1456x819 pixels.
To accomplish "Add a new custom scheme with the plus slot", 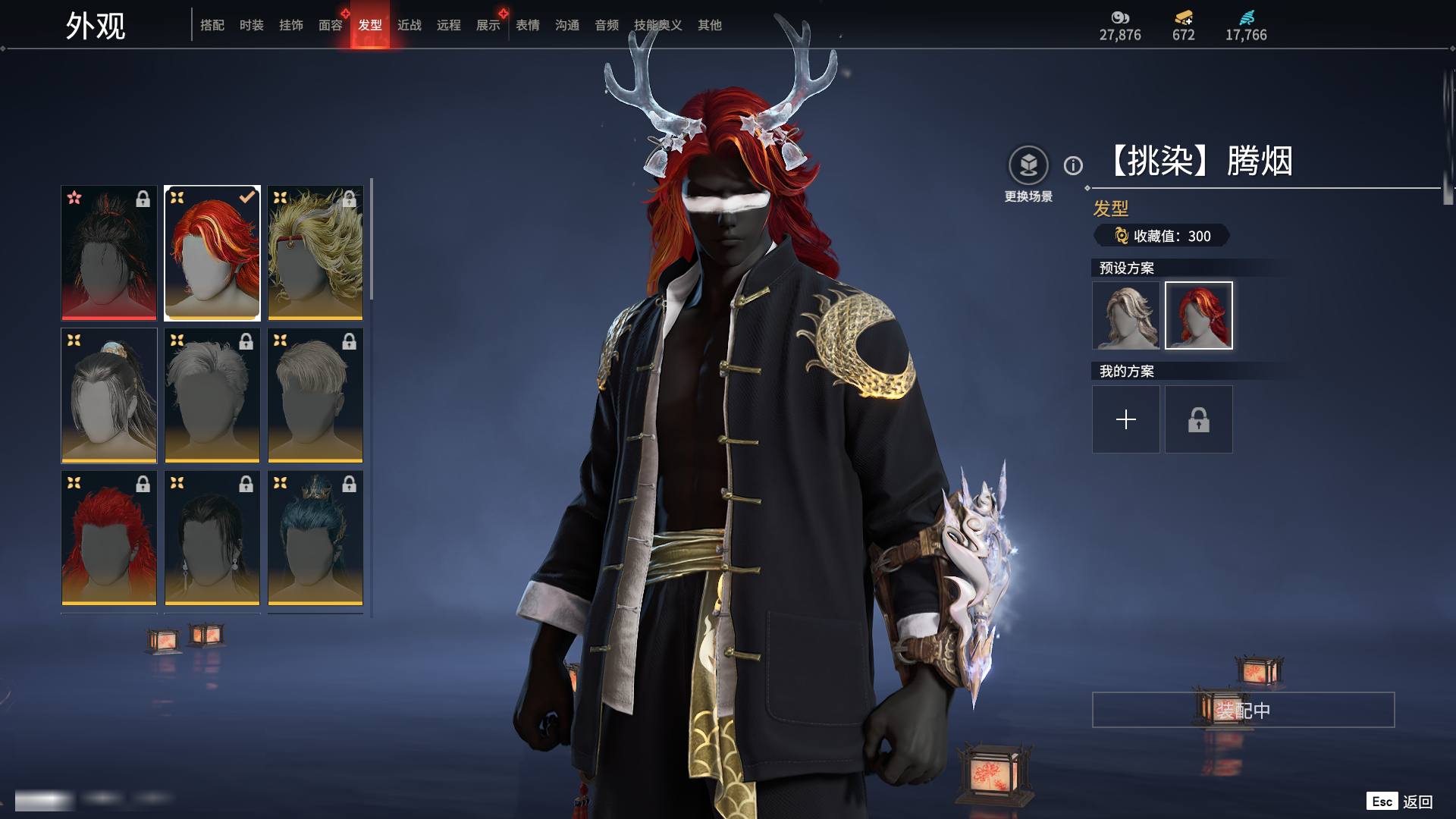I will point(1125,419).
